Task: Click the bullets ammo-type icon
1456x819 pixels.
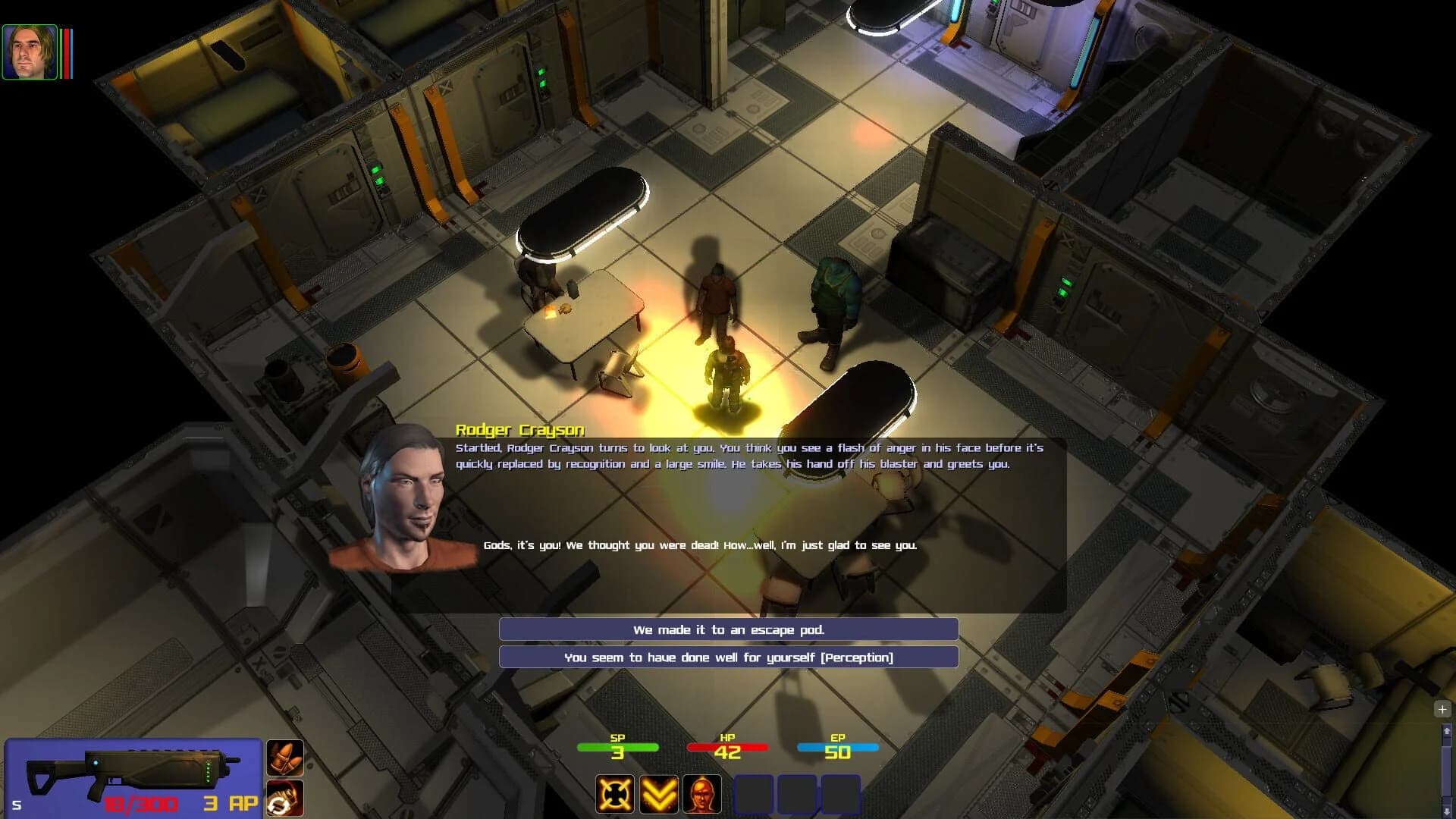Action: [286, 758]
